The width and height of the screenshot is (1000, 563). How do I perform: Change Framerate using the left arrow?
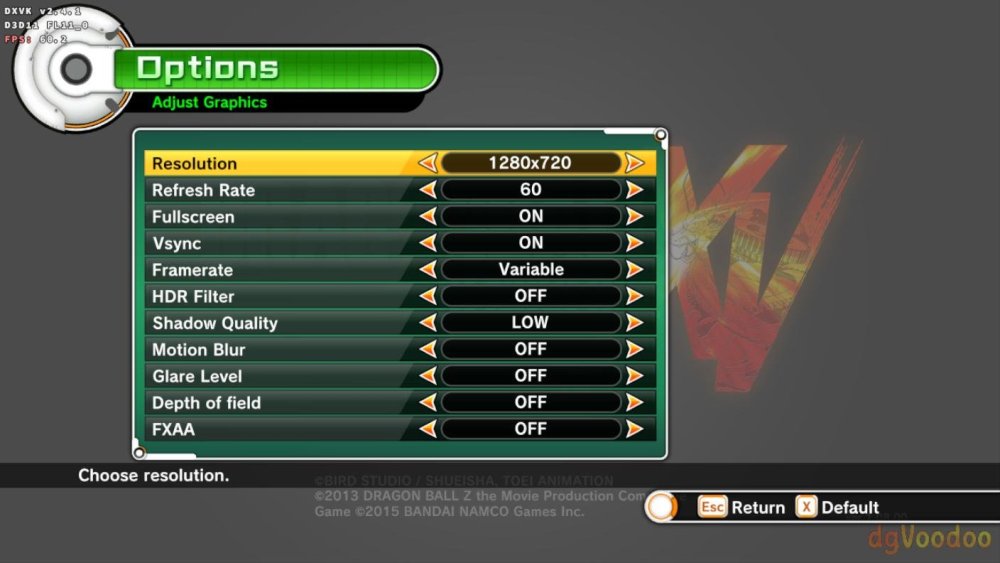coord(427,270)
